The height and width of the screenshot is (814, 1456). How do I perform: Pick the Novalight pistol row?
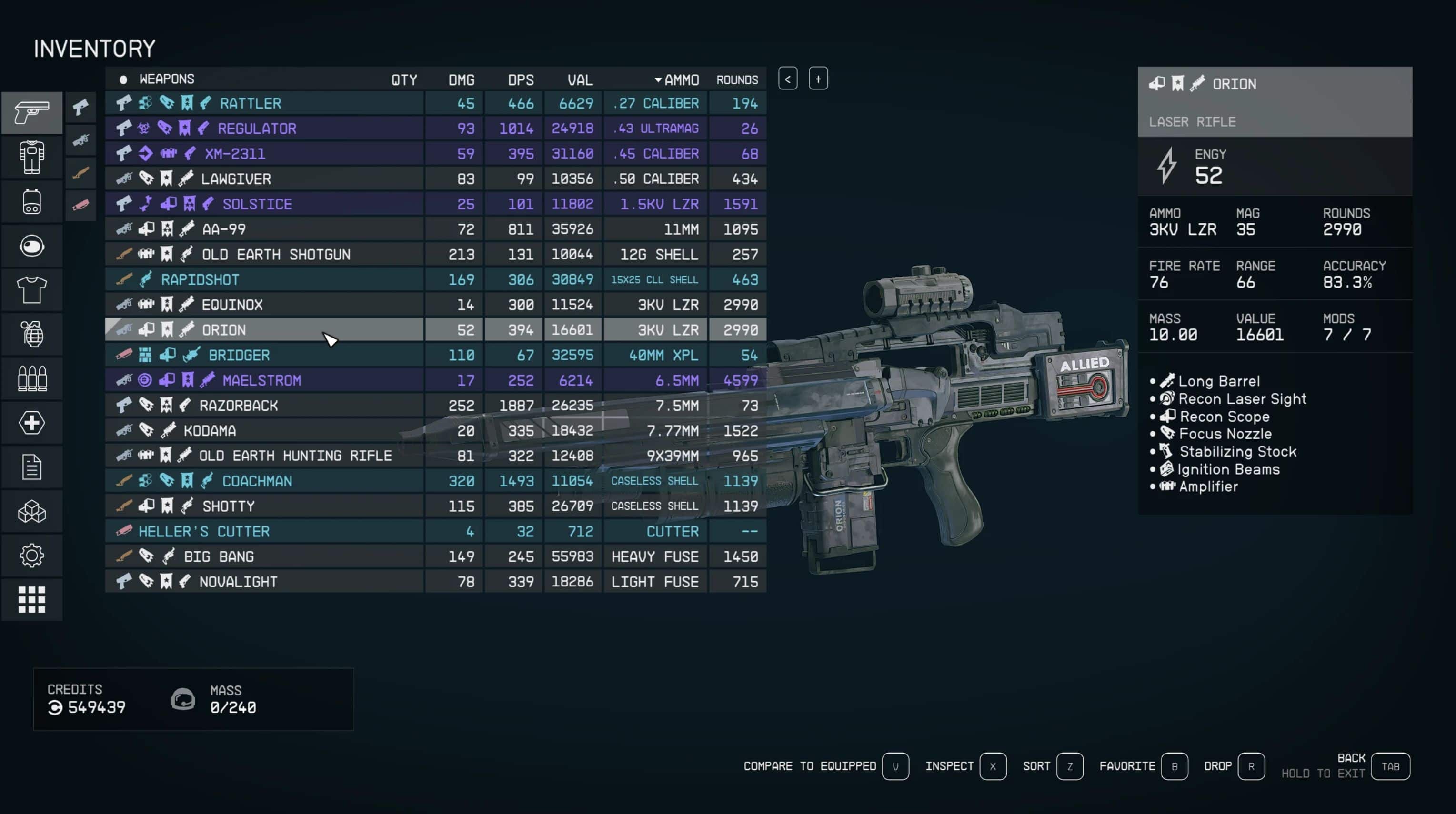[238, 582]
